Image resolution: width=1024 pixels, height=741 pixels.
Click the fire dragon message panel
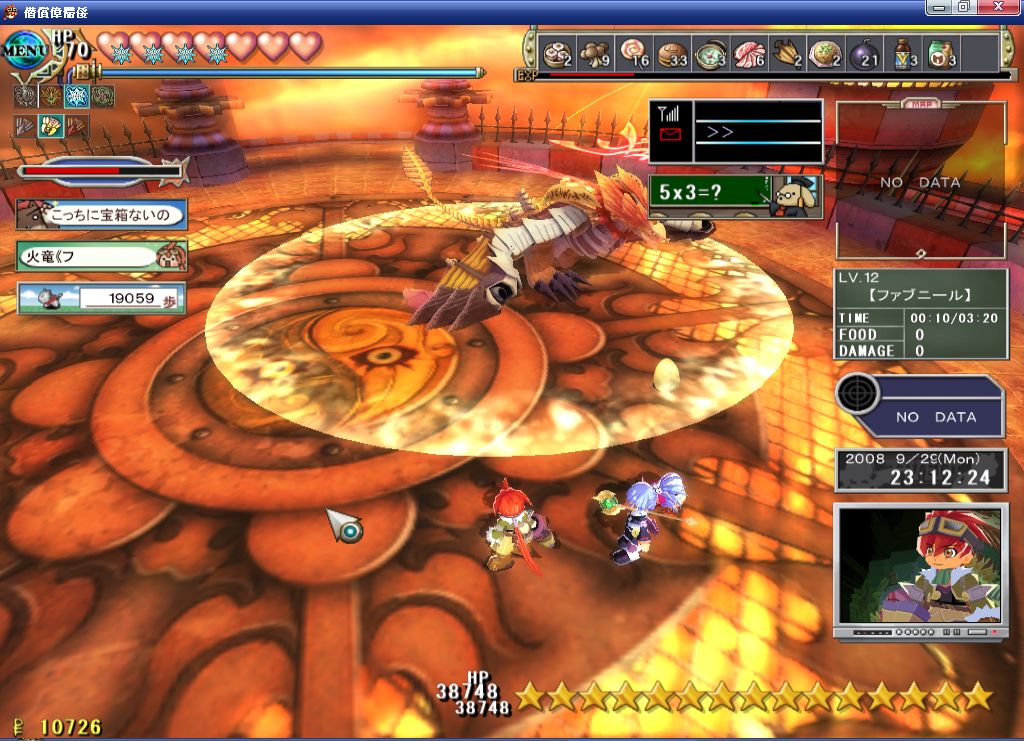pyautogui.click(x=101, y=255)
